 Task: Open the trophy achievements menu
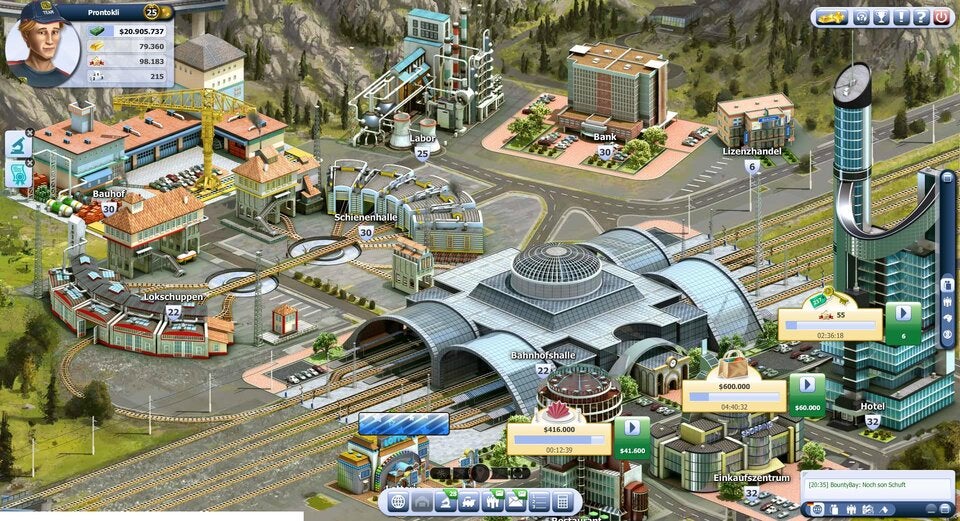(x=881, y=17)
